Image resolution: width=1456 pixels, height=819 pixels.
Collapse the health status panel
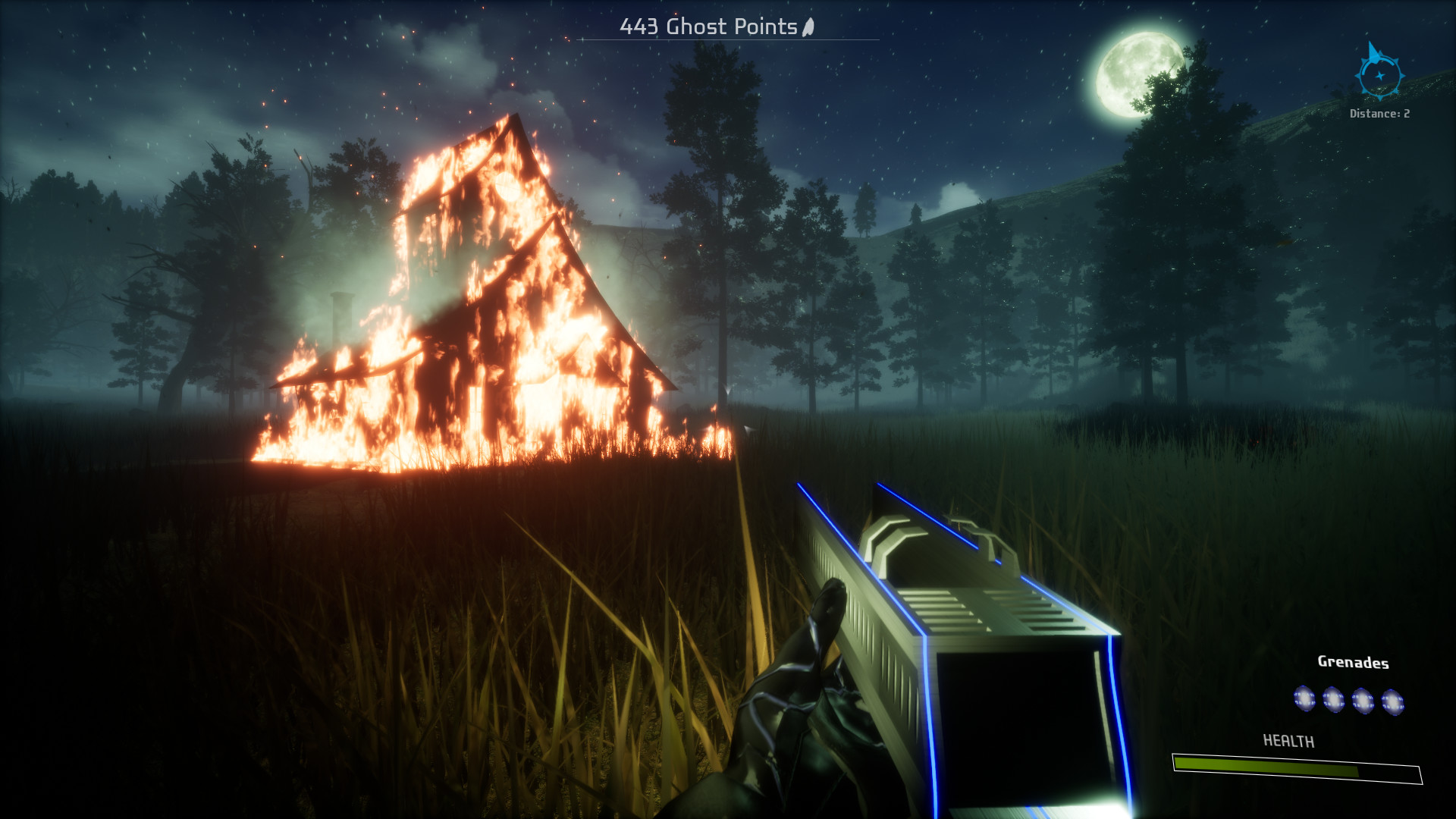[1289, 739]
